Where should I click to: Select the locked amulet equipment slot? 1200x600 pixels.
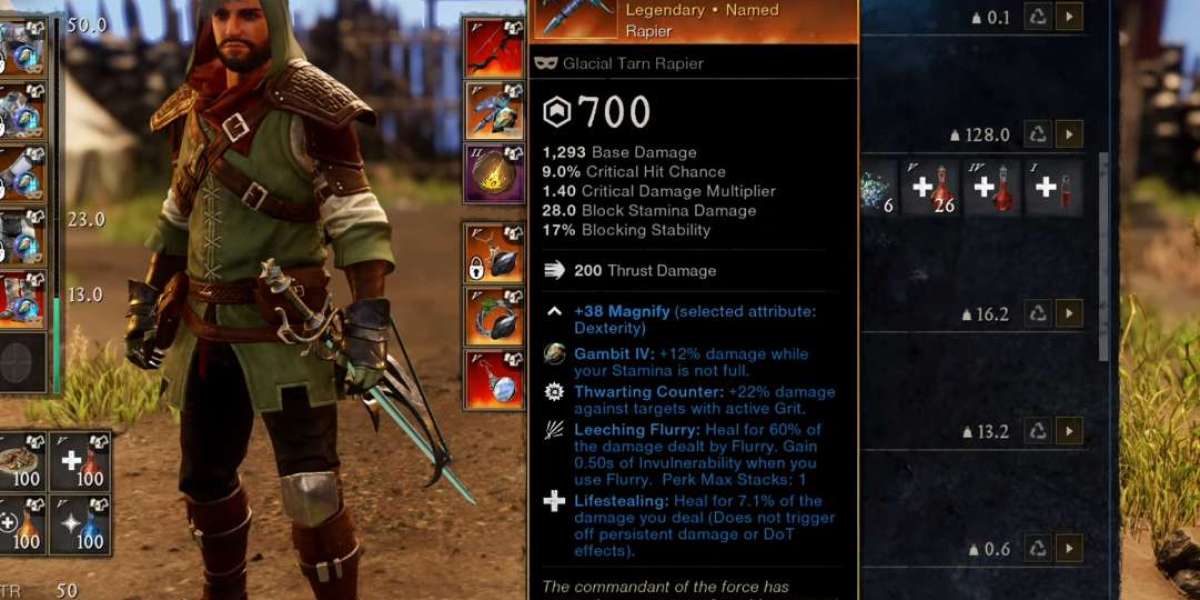click(x=493, y=253)
